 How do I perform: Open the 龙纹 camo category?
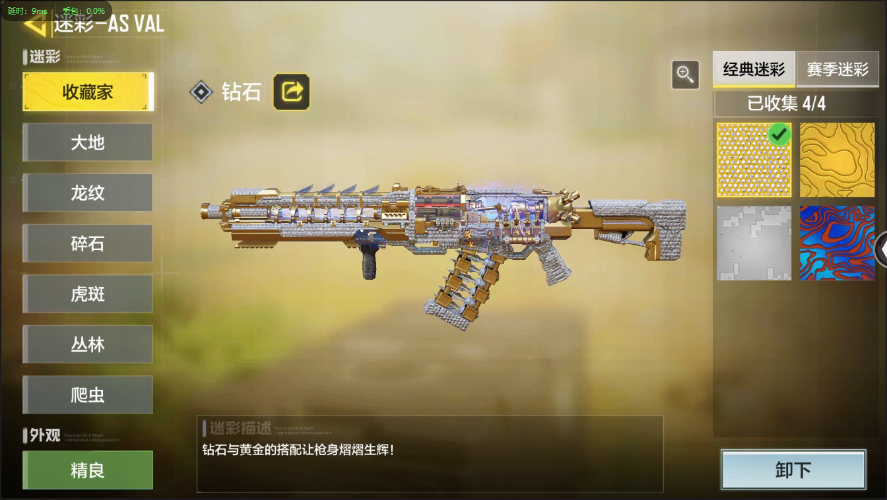tap(88, 193)
